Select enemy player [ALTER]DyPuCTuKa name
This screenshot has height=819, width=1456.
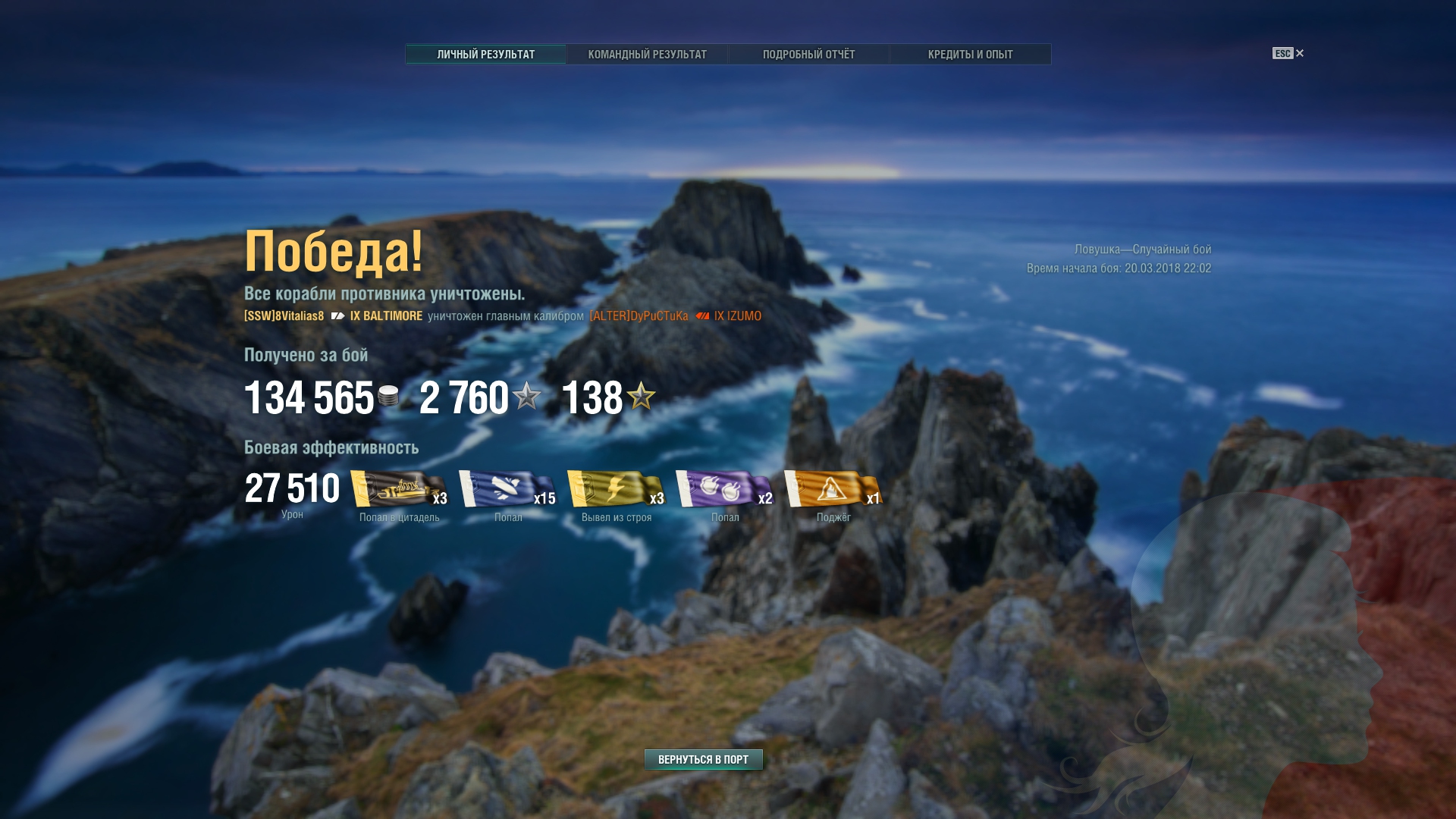coord(639,316)
